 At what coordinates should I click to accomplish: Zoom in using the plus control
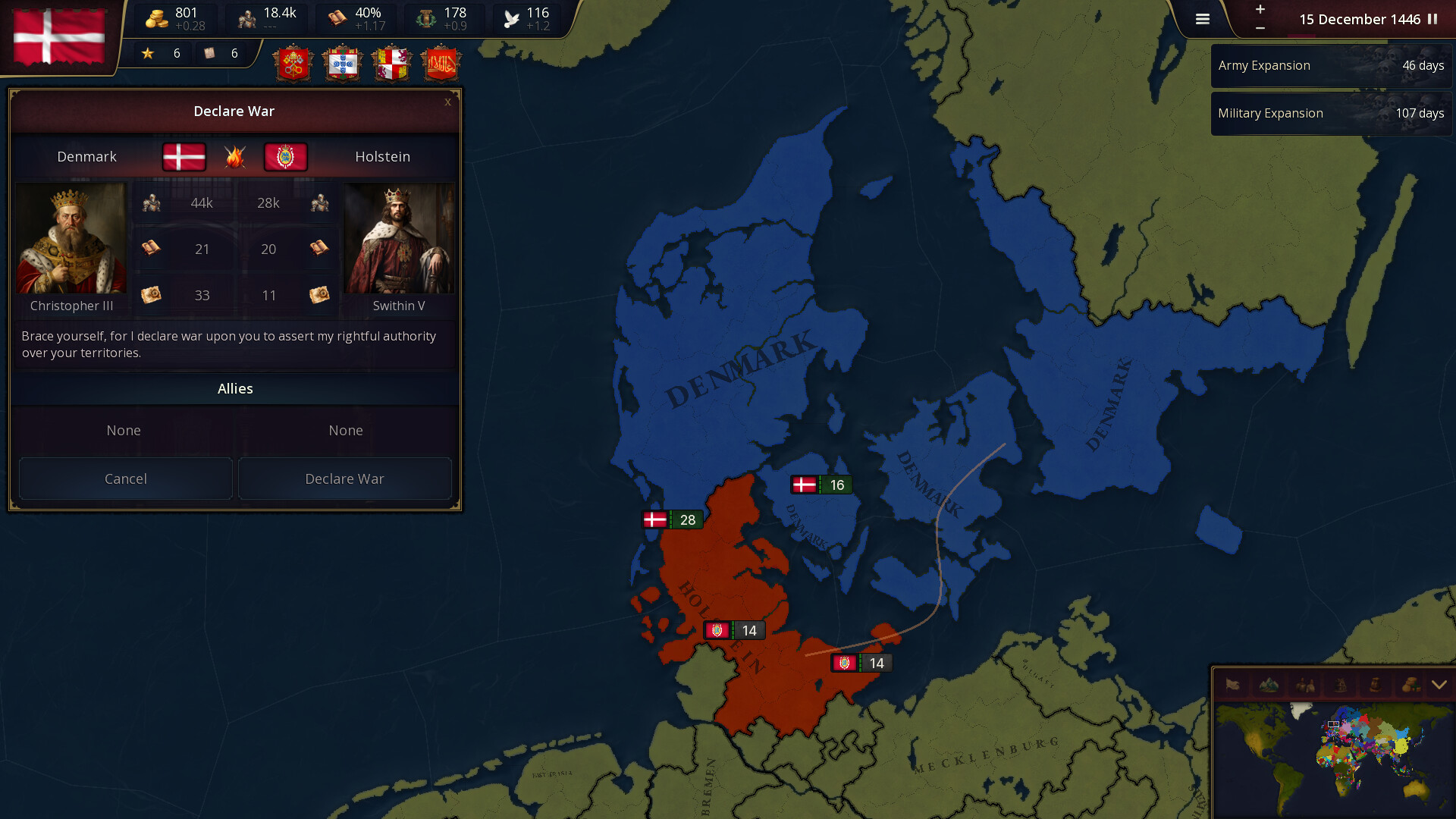tap(1260, 11)
